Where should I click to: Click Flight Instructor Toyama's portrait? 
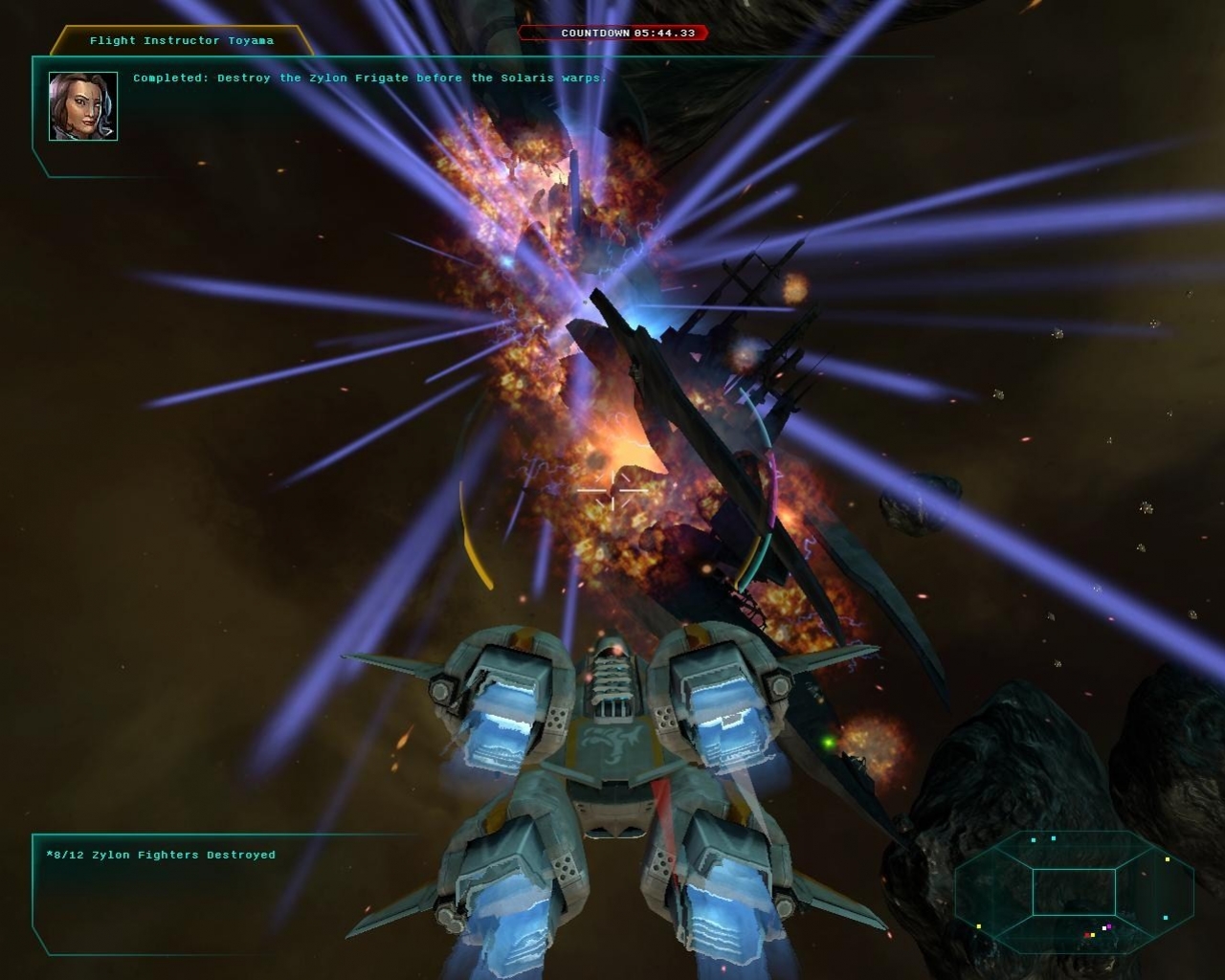click(83, 106)
